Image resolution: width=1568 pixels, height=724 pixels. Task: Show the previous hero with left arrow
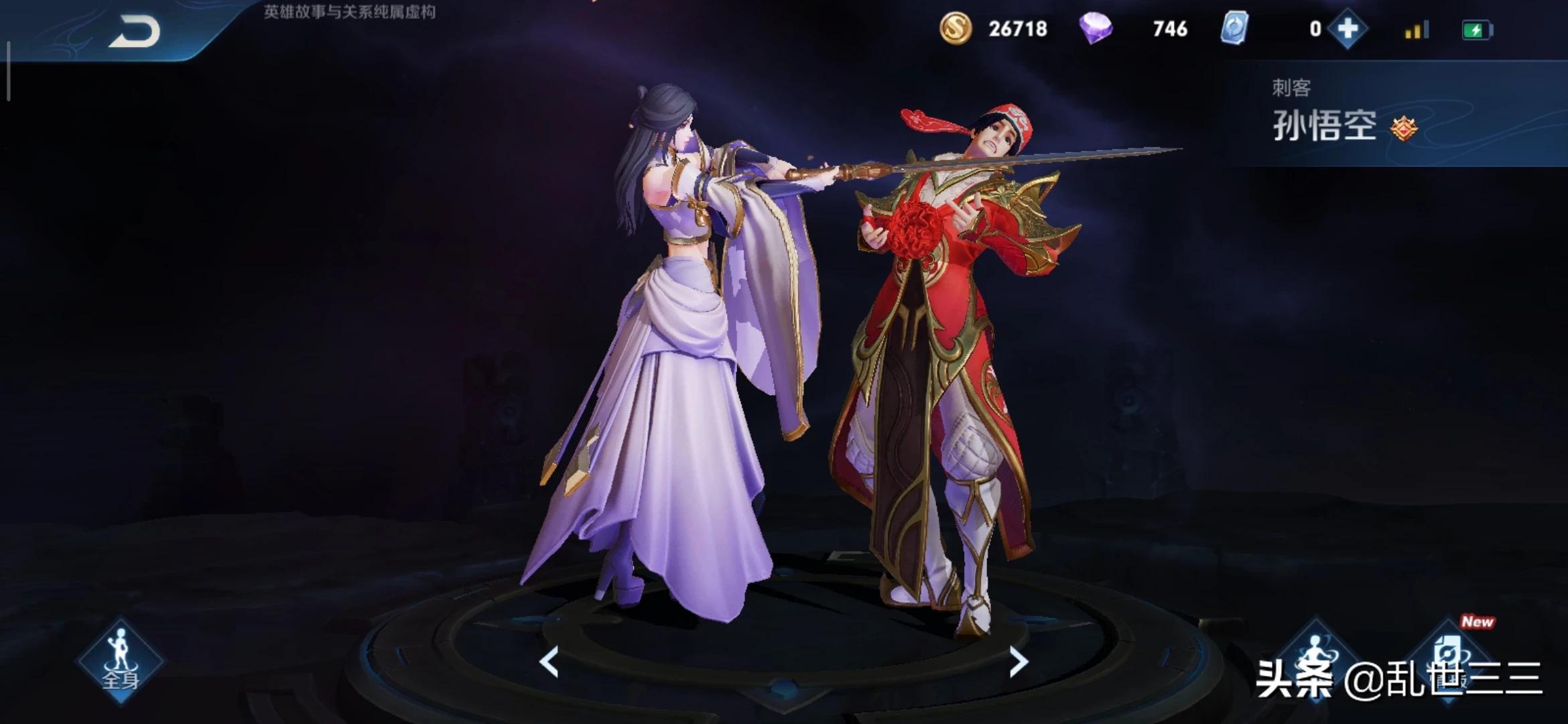click(549, 662)
